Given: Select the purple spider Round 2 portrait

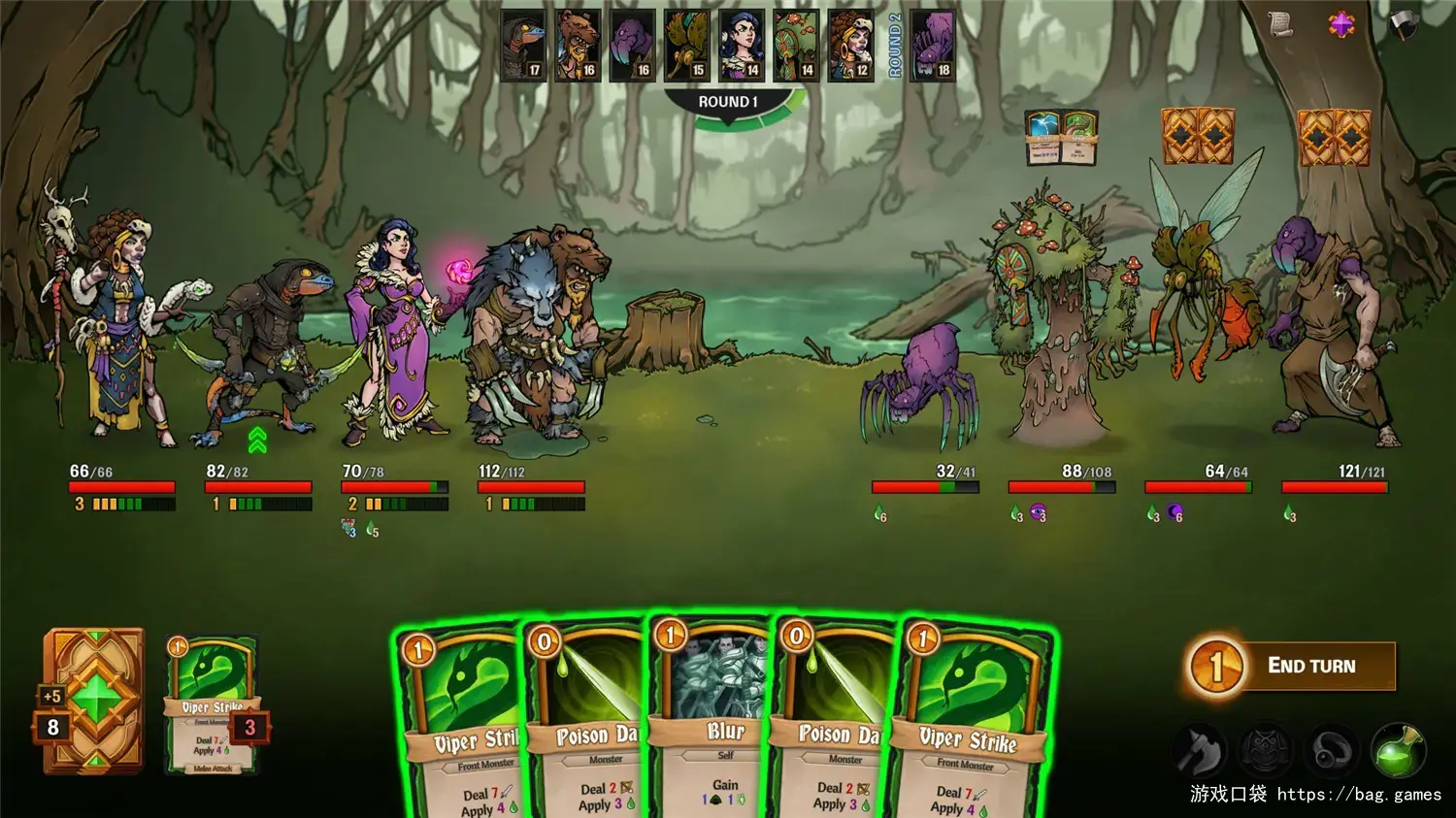Looking at the screenshot, I should pyautogui.click(x=933, y=46).
